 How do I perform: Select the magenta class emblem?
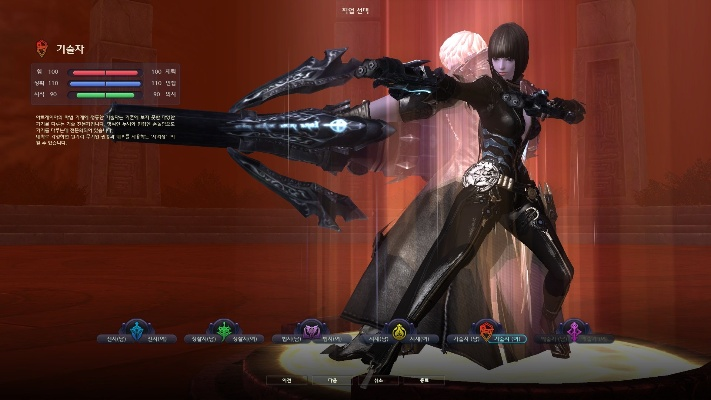575,331
